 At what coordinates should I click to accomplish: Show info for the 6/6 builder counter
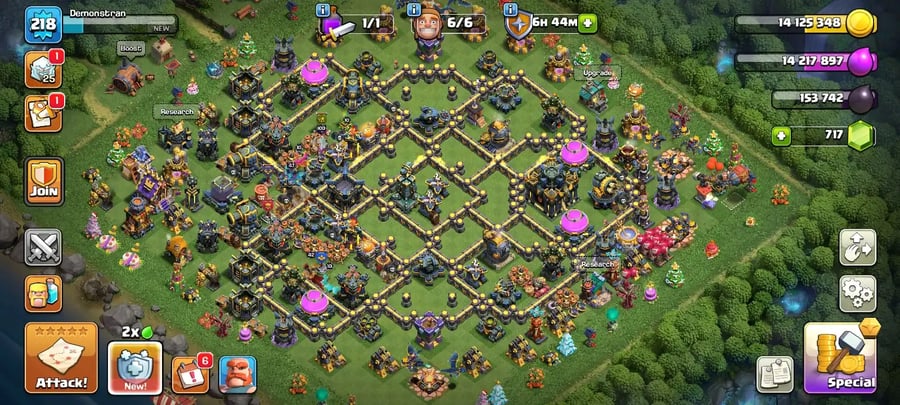[x=413, y=10]
